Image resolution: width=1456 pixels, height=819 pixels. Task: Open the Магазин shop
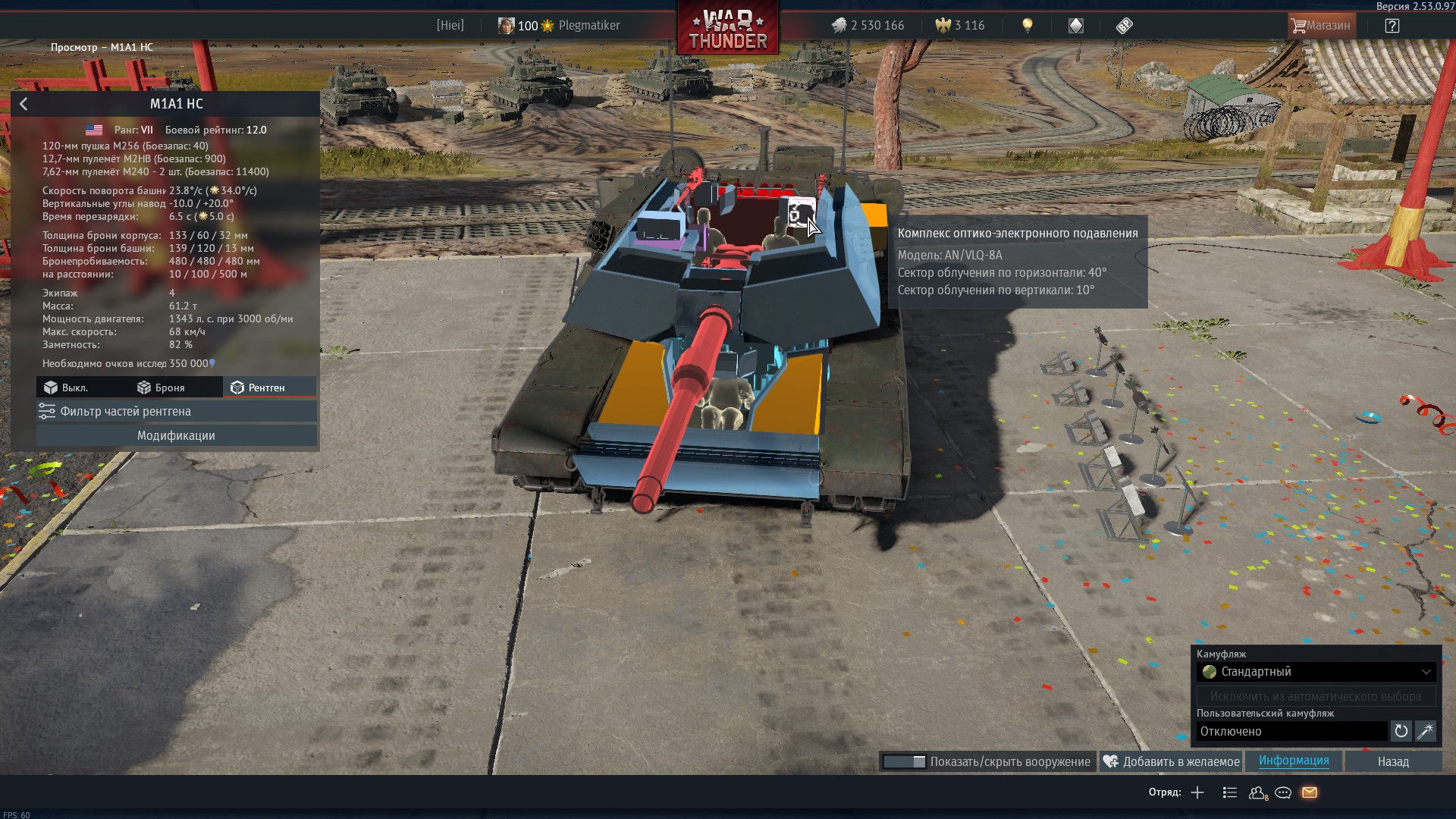coord(1321,26)
